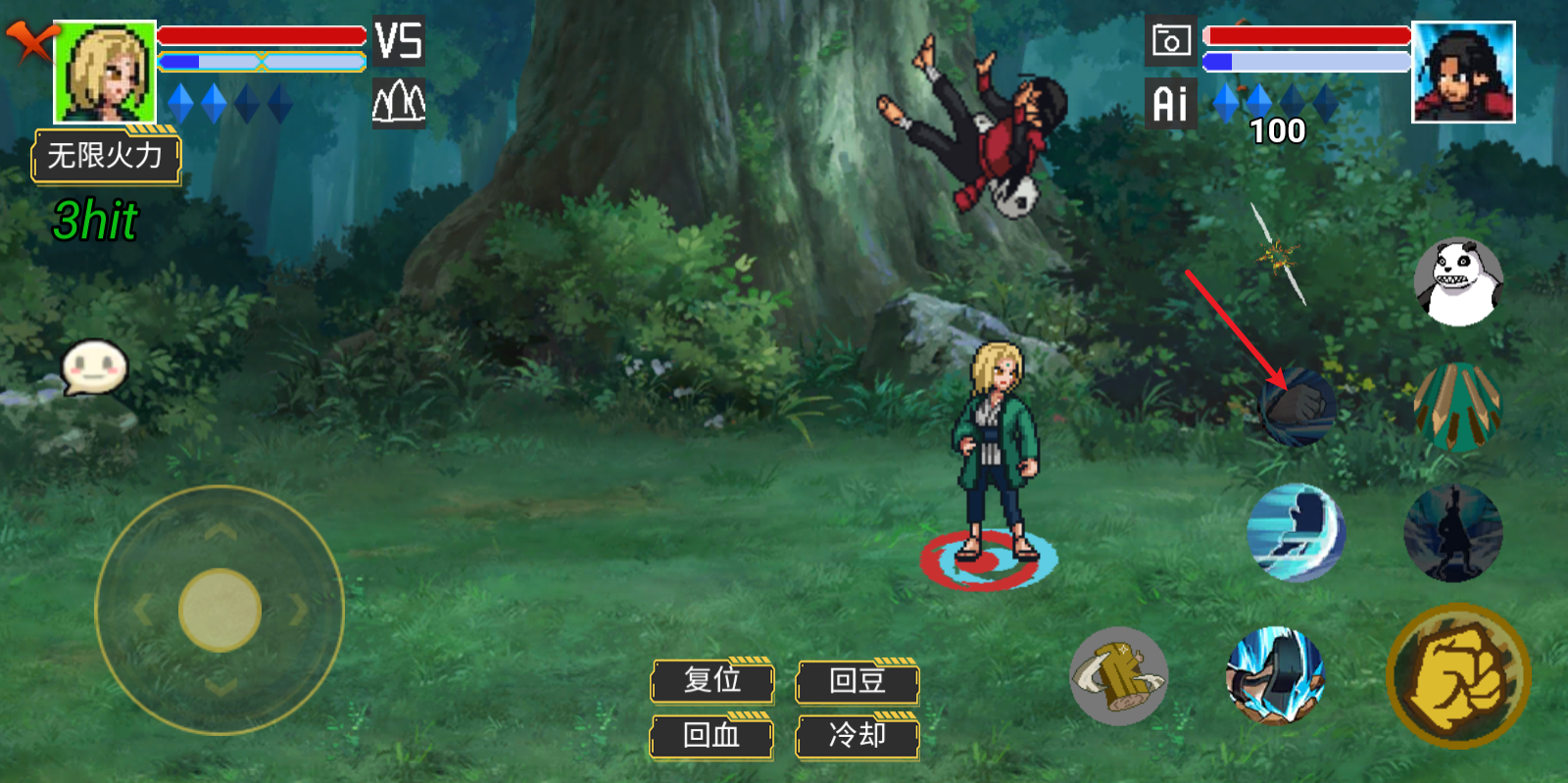Screen dimensions: 1568x783
Task: Toggle the 无限火力 mode button
Action: (x=106, y=157)
